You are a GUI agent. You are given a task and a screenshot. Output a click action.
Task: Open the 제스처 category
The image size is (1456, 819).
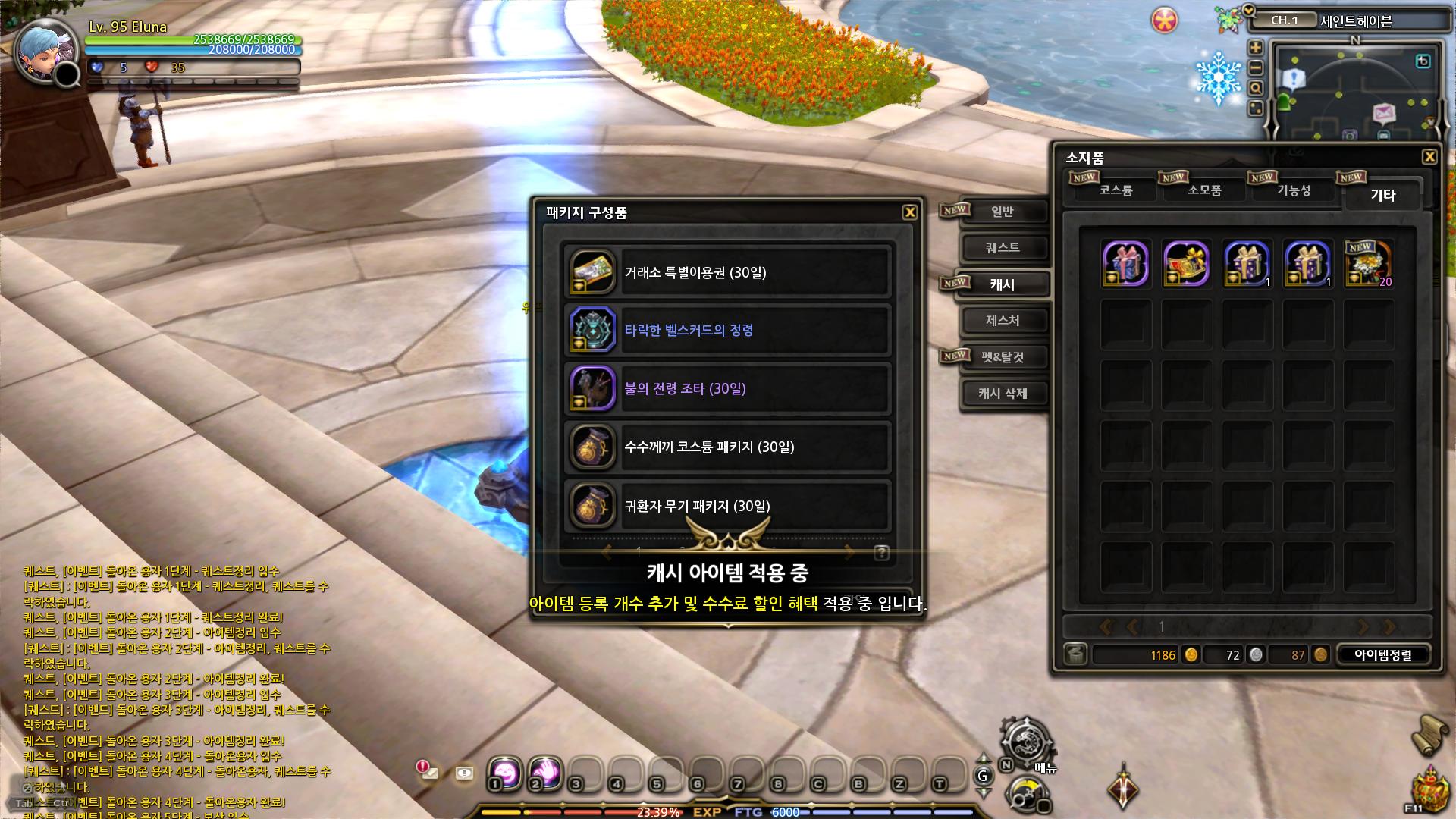coord(1002,321)
